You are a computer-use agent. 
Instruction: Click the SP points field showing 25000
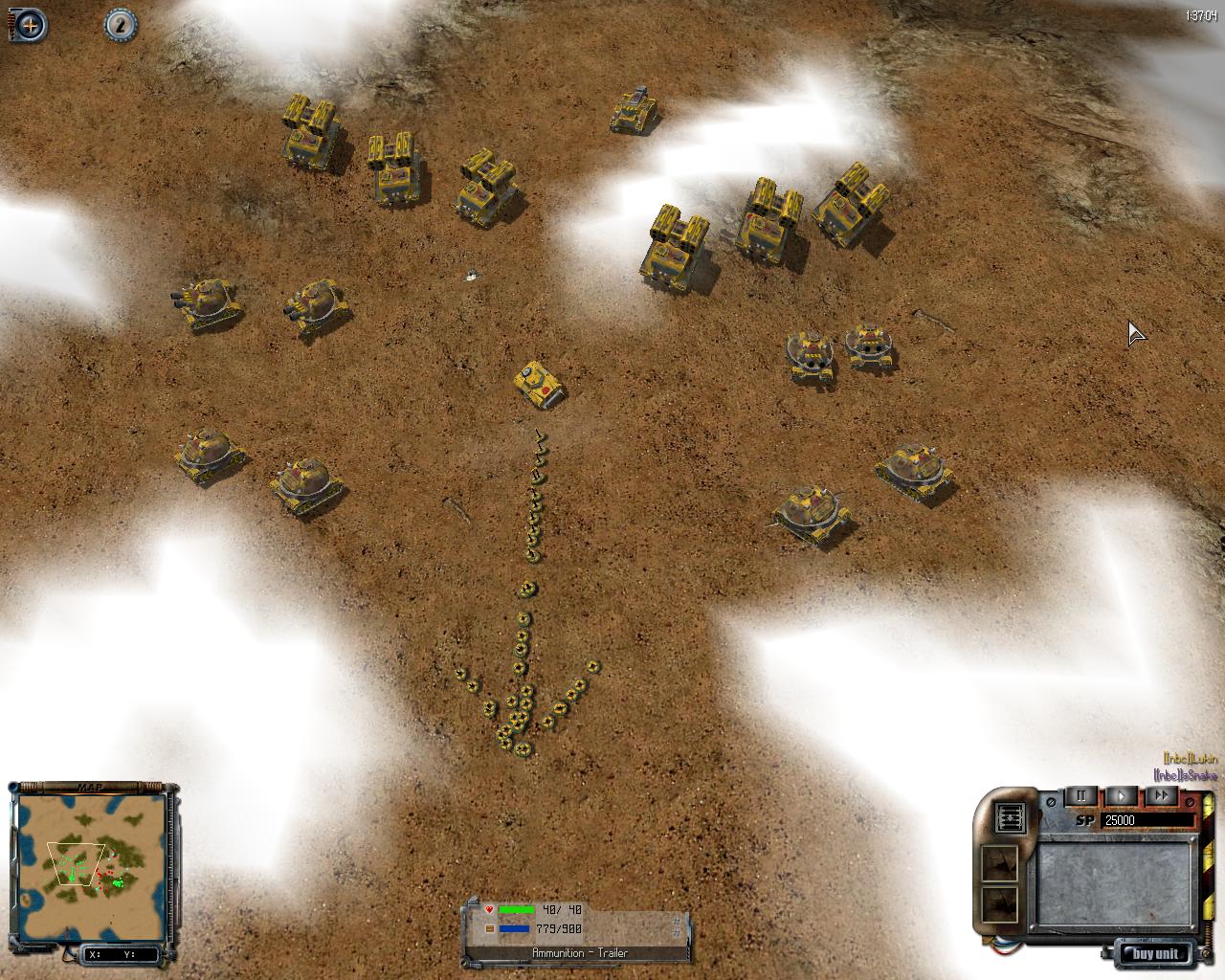coord(1147,820)
